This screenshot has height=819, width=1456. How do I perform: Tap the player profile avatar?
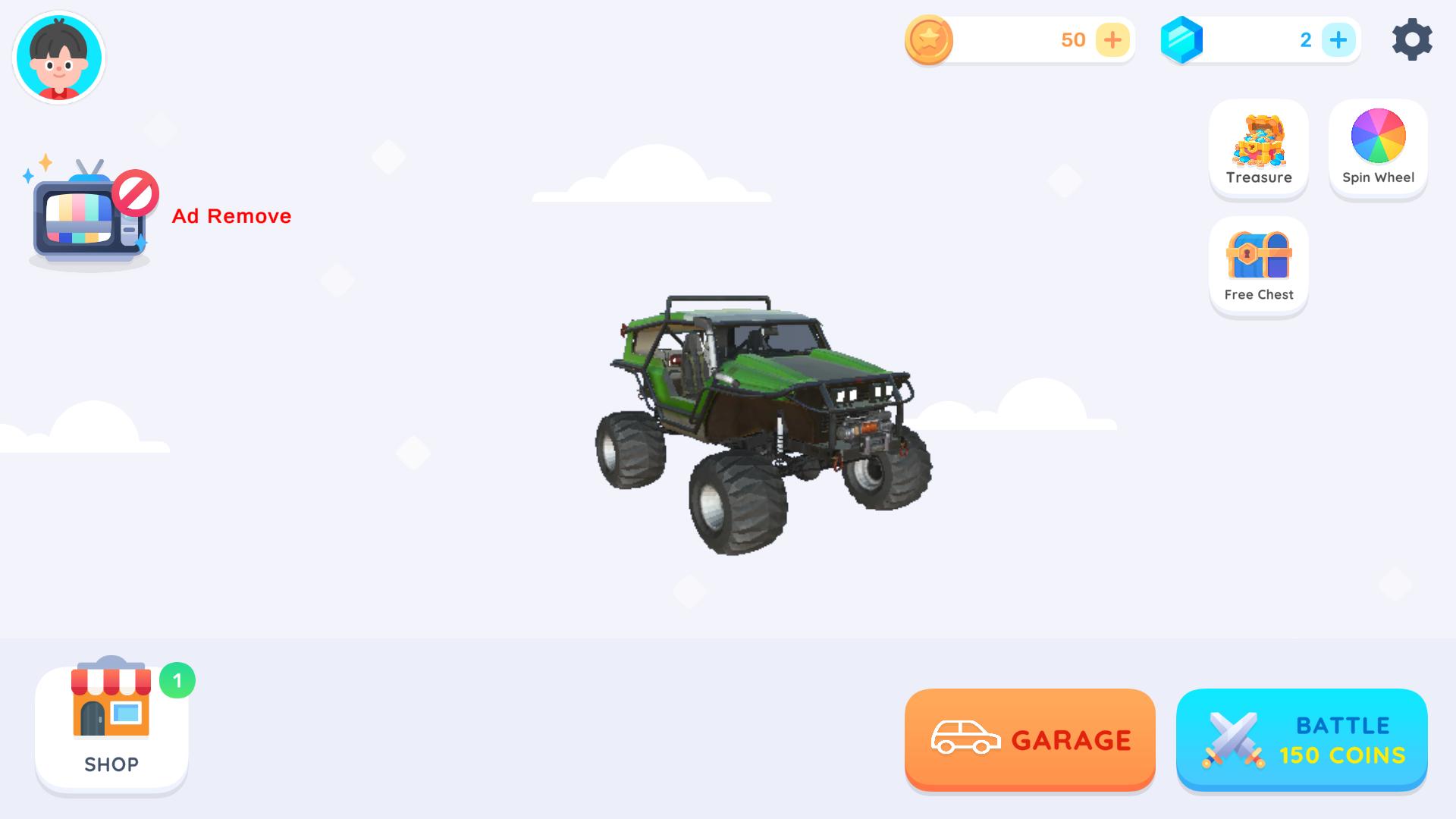coord(58,57)
